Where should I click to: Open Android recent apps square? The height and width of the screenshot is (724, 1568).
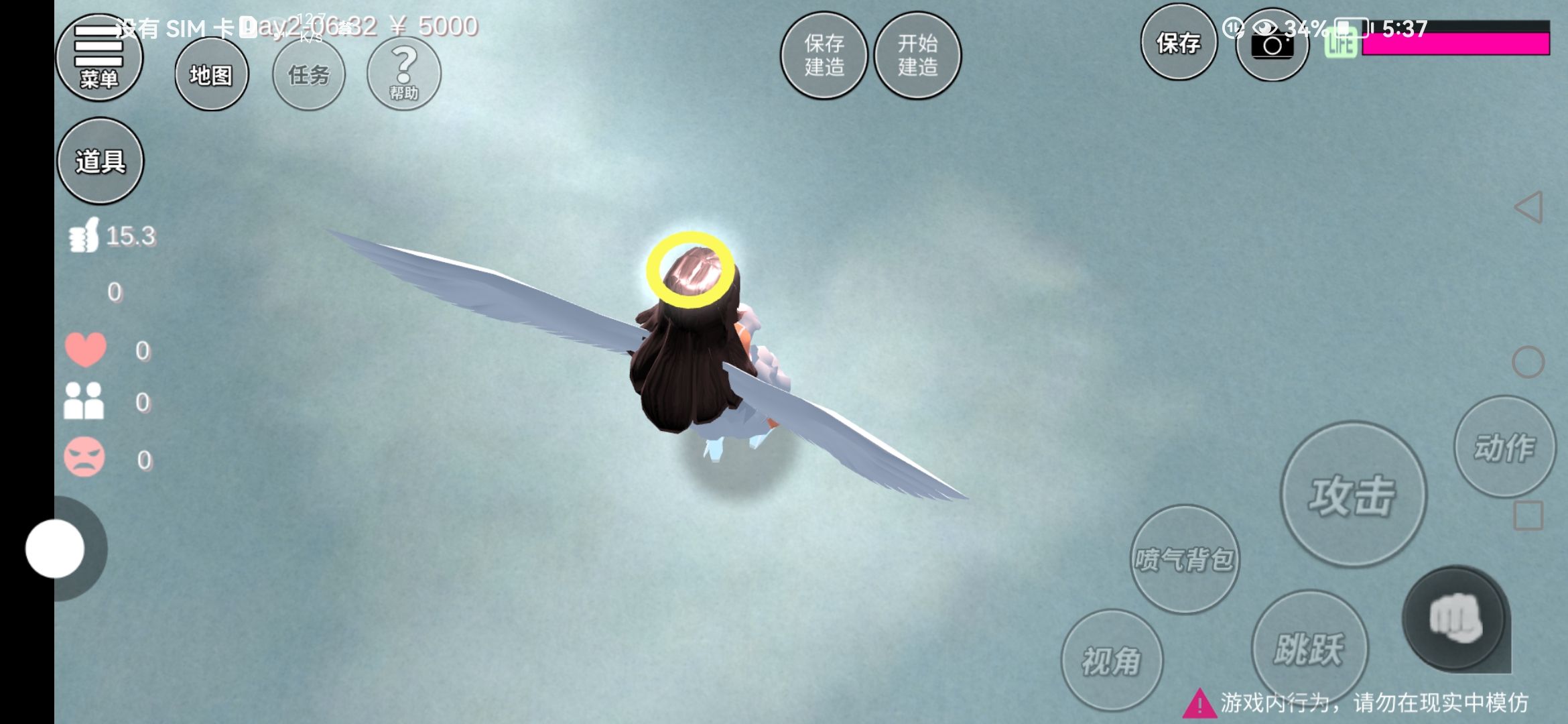tap(1528, 516)
